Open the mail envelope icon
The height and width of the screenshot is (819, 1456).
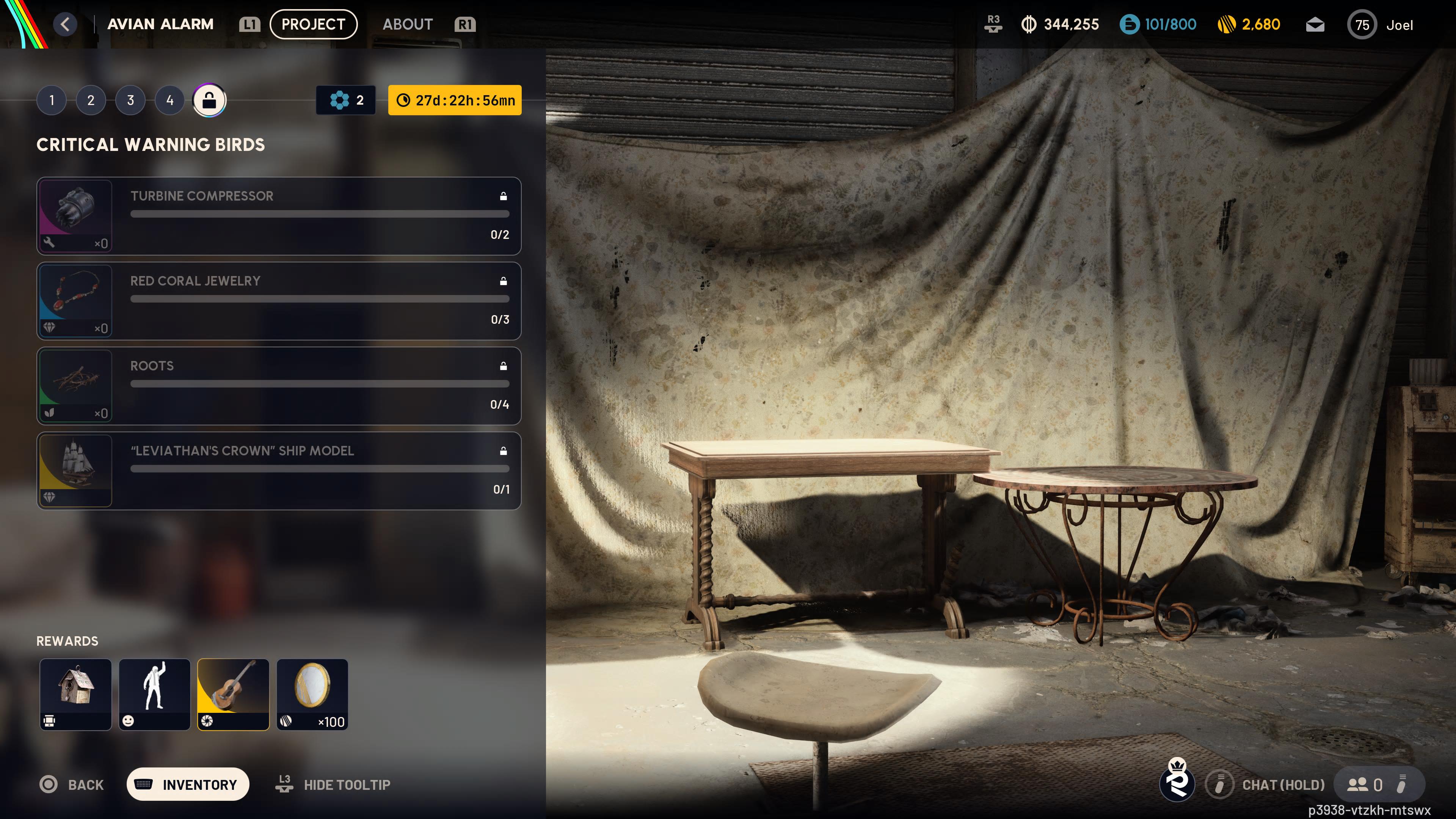(1315, 25)
